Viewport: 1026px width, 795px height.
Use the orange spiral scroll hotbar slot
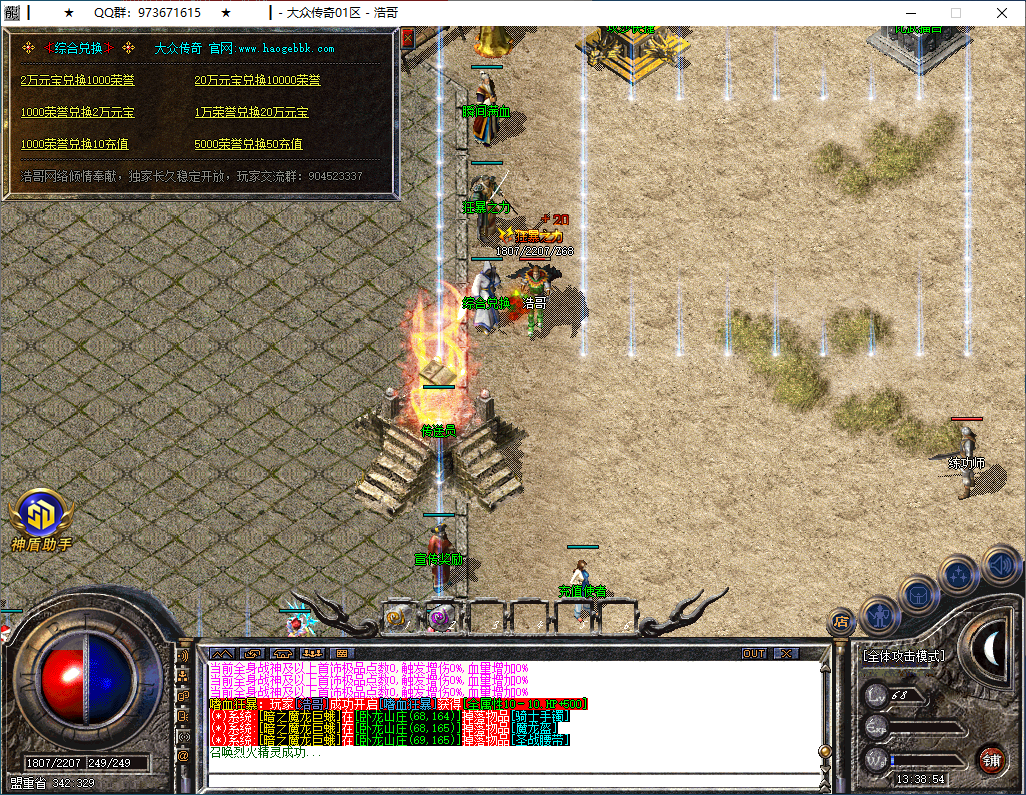pos(397,618)
